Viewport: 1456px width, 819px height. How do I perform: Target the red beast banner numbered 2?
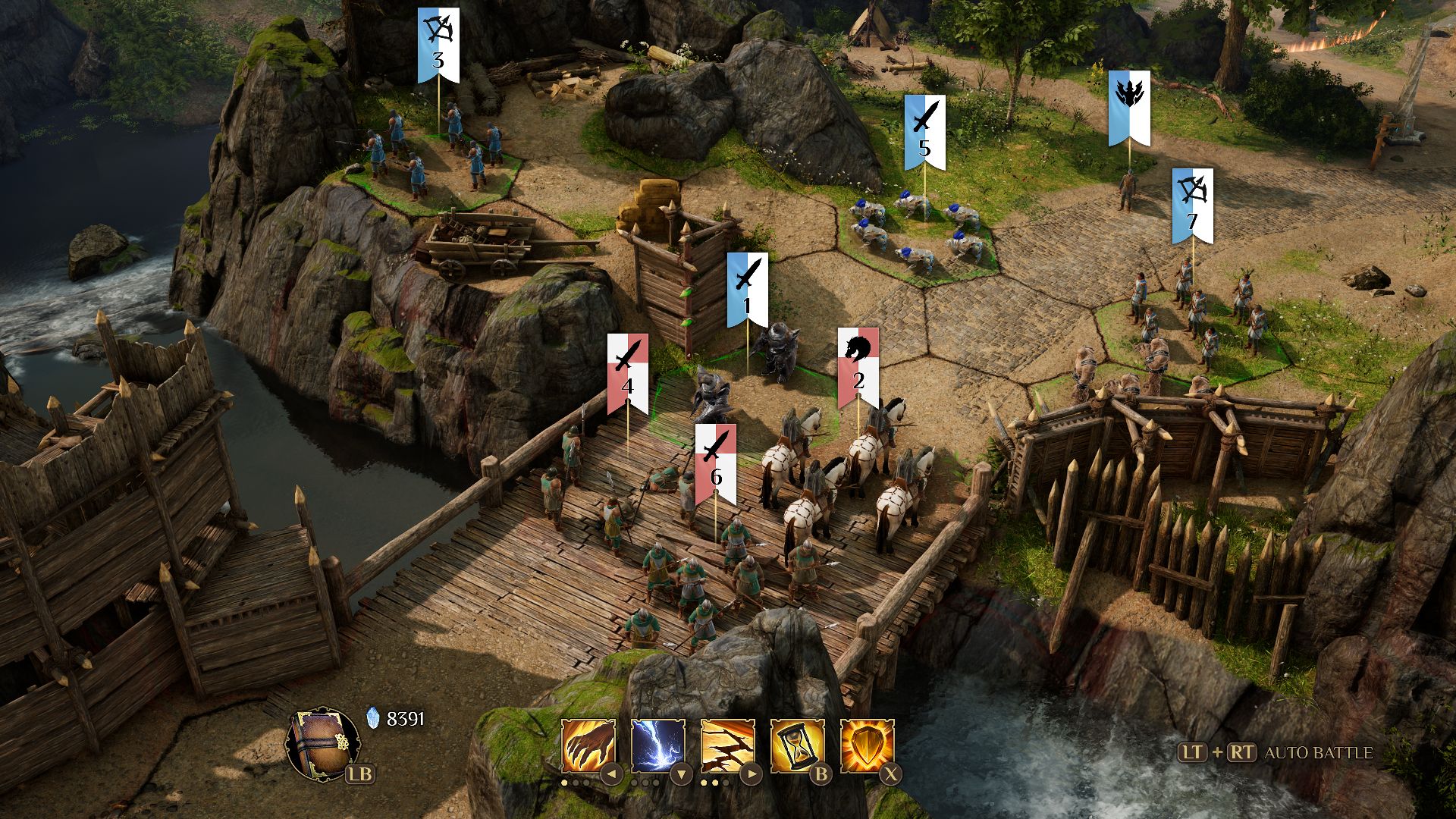coord(858,368)
